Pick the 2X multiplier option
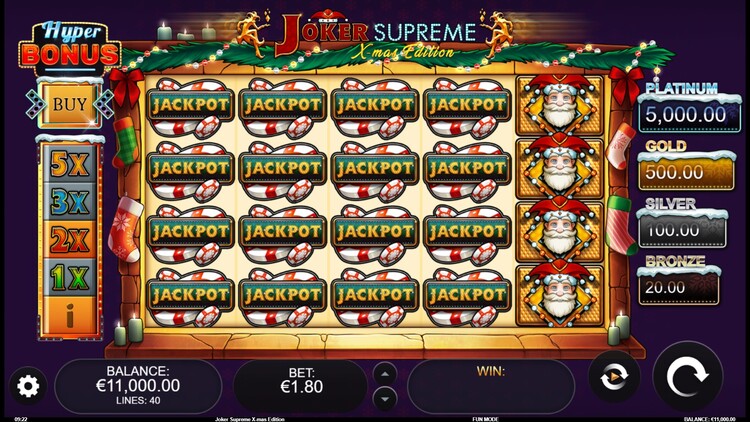Viewport: 750px width, 422px height. [x=70, y=242]
